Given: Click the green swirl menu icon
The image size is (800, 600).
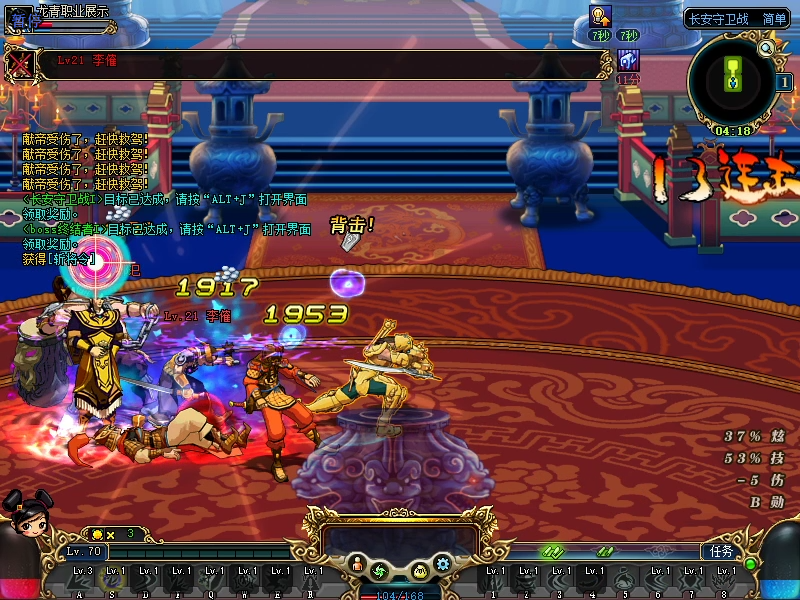Looking at the screenshot, I should (379, 571).
